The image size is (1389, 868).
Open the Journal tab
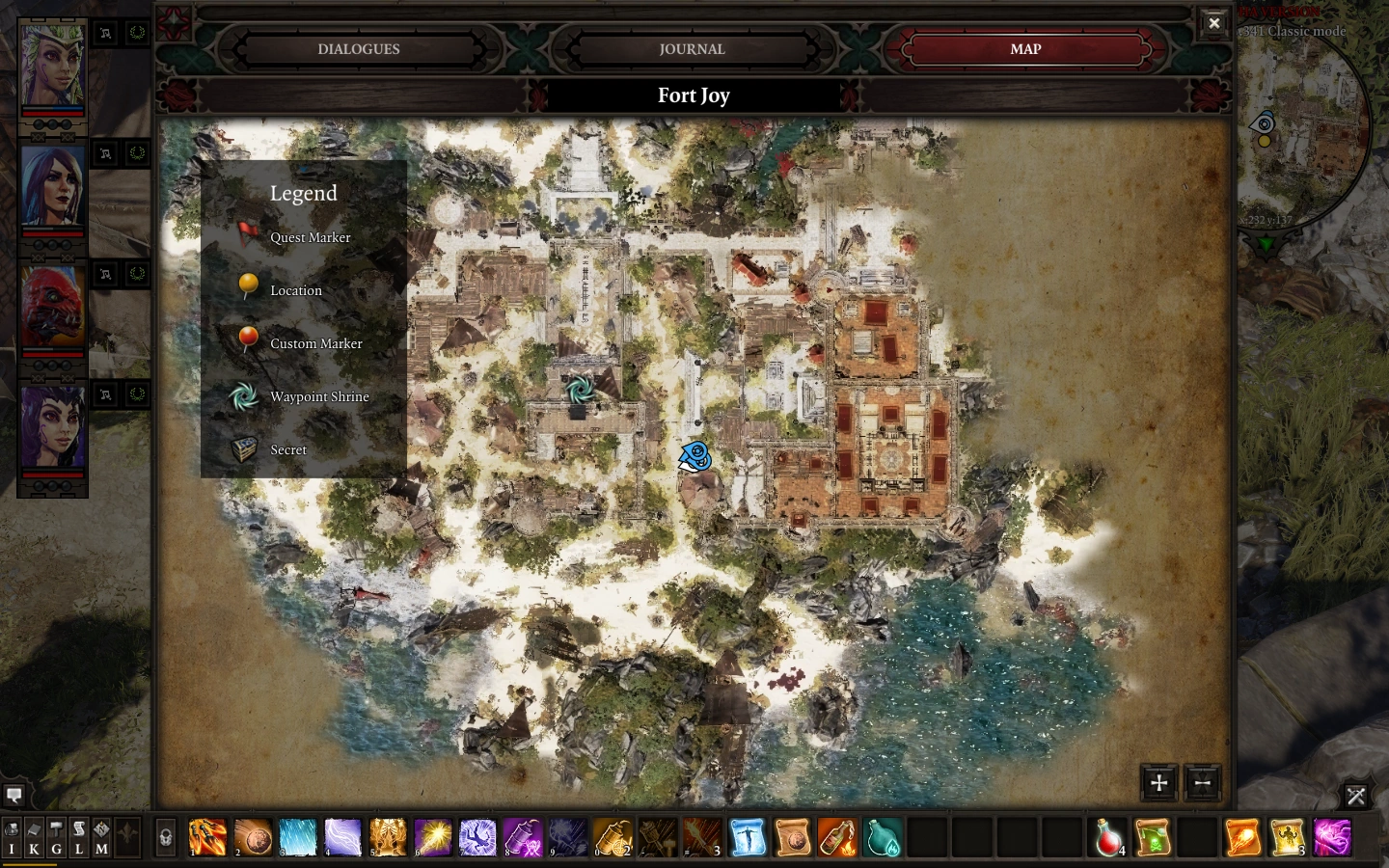[x=692, y=49]
